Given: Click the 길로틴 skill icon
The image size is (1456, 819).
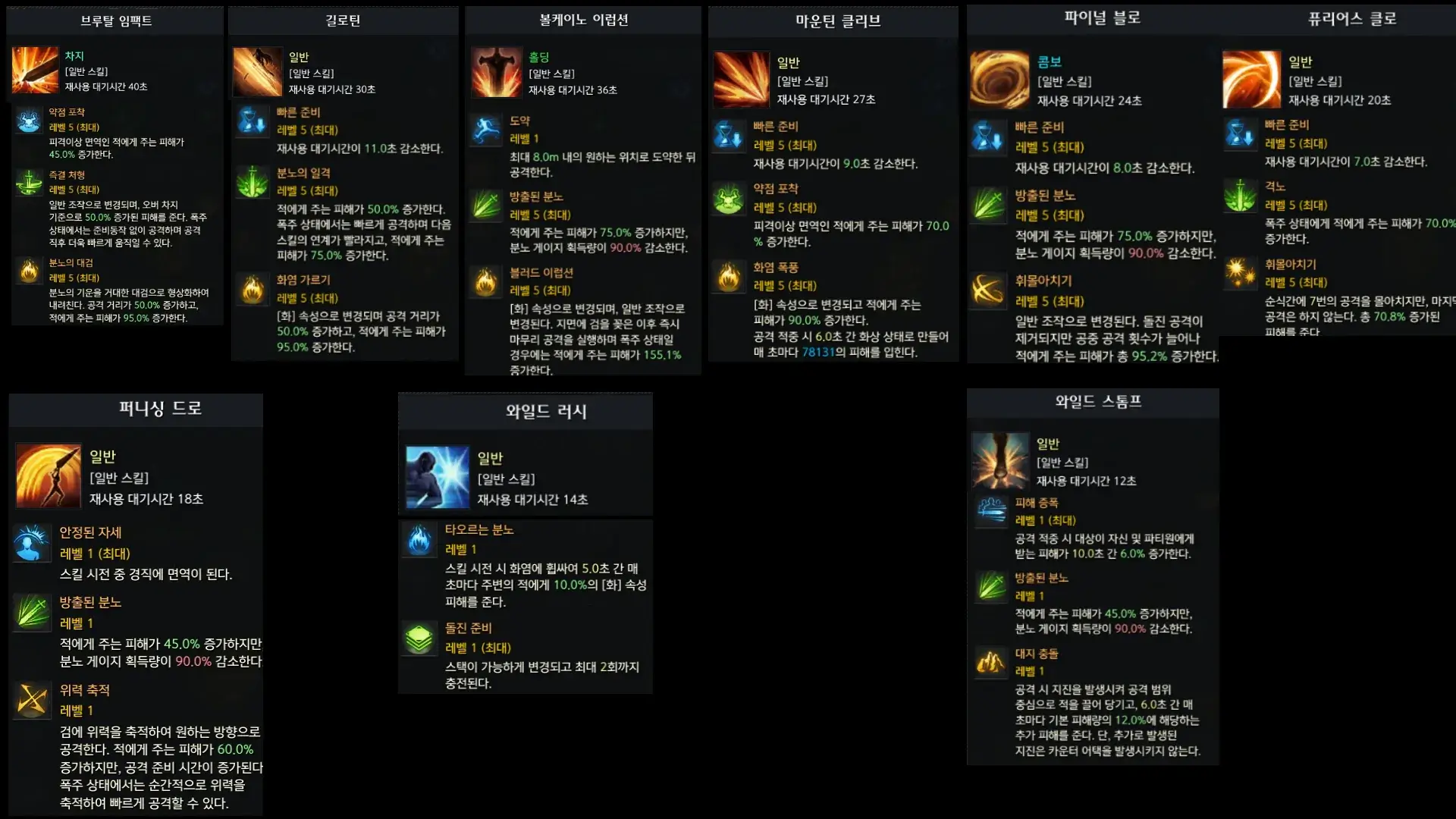Looking at the screenshot, I should [x=258, y=70].
